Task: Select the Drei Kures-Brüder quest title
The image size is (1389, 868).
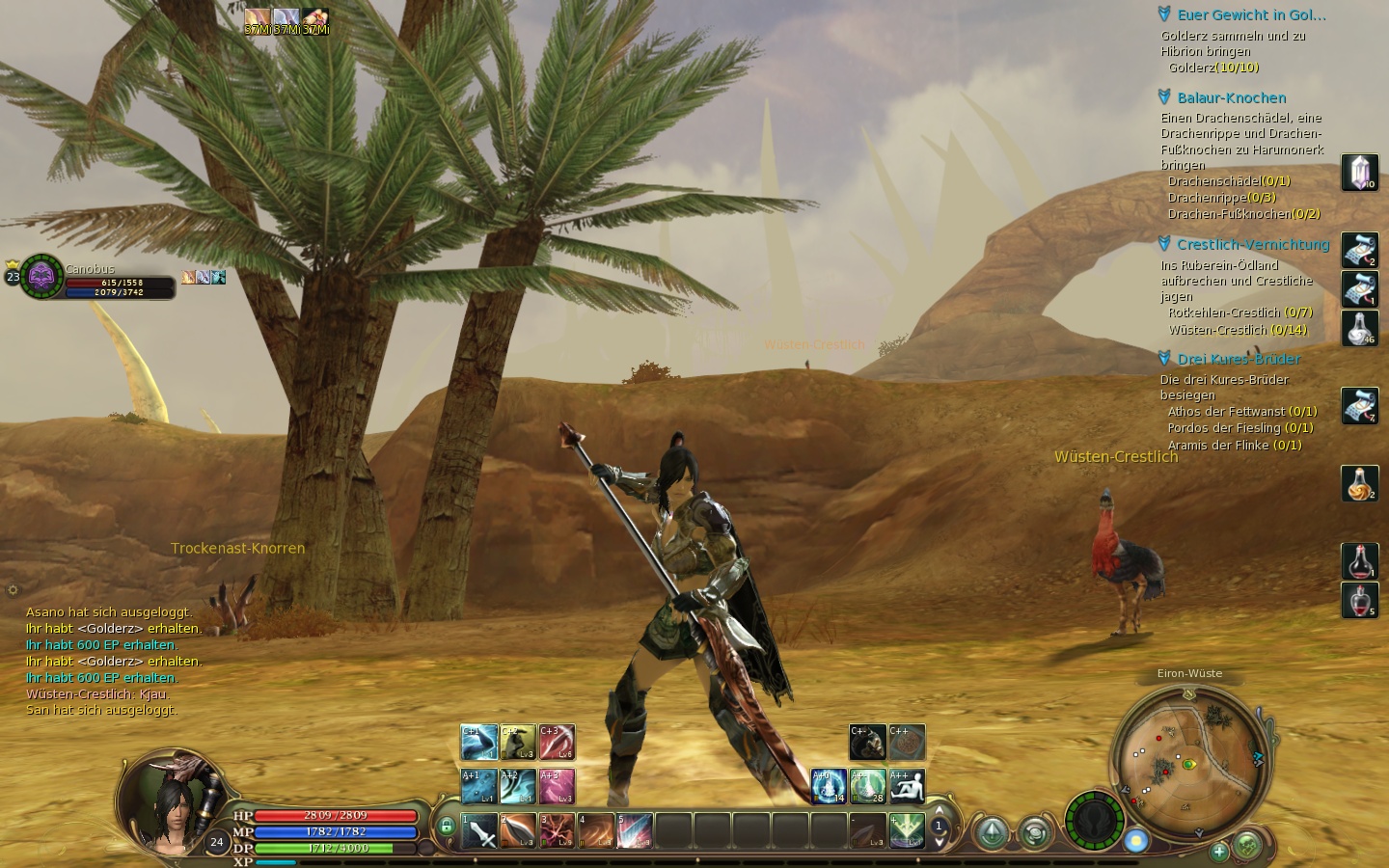Action: 1239,359
